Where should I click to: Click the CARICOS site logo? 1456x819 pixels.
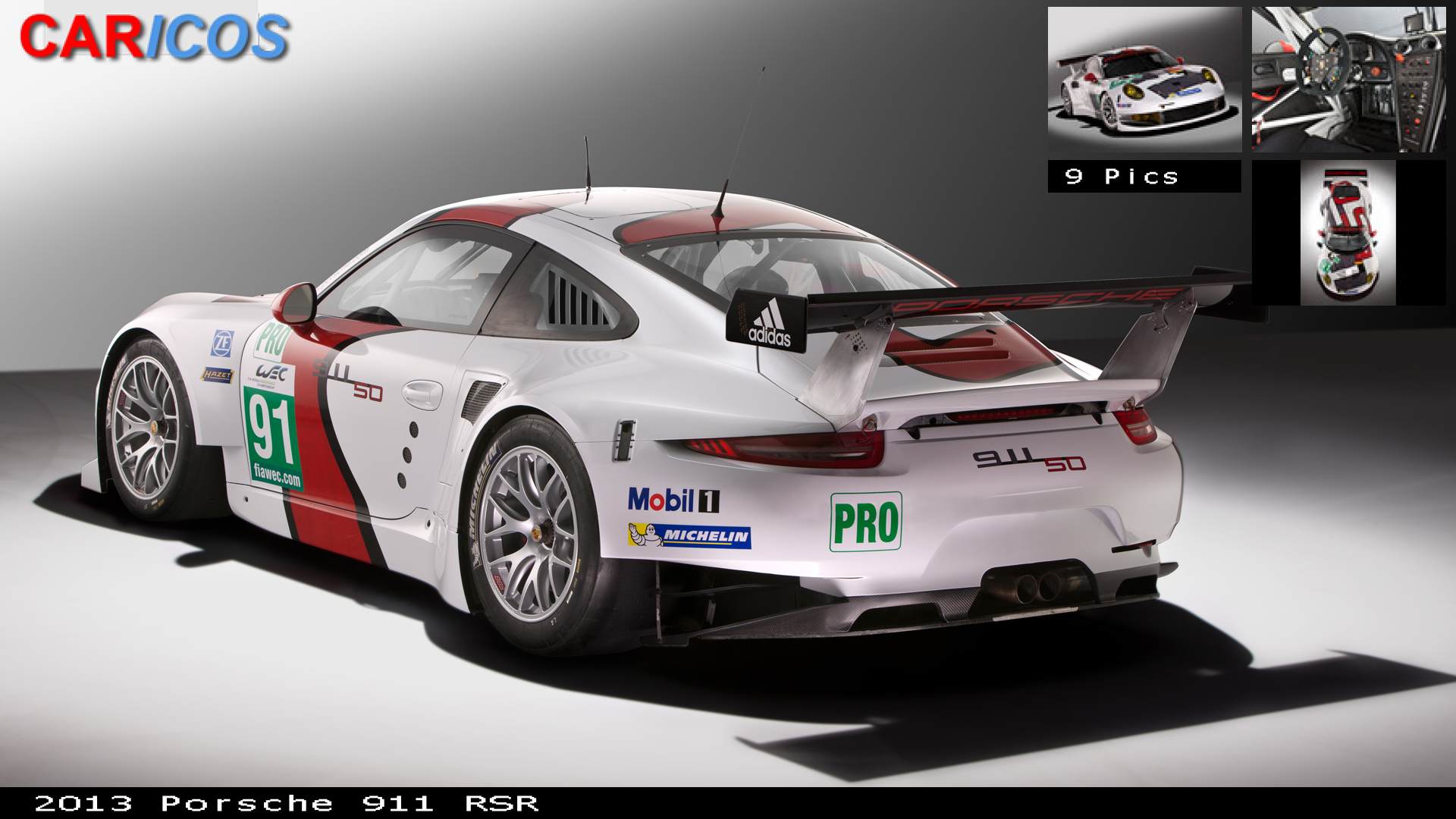[x=154, y=37]
